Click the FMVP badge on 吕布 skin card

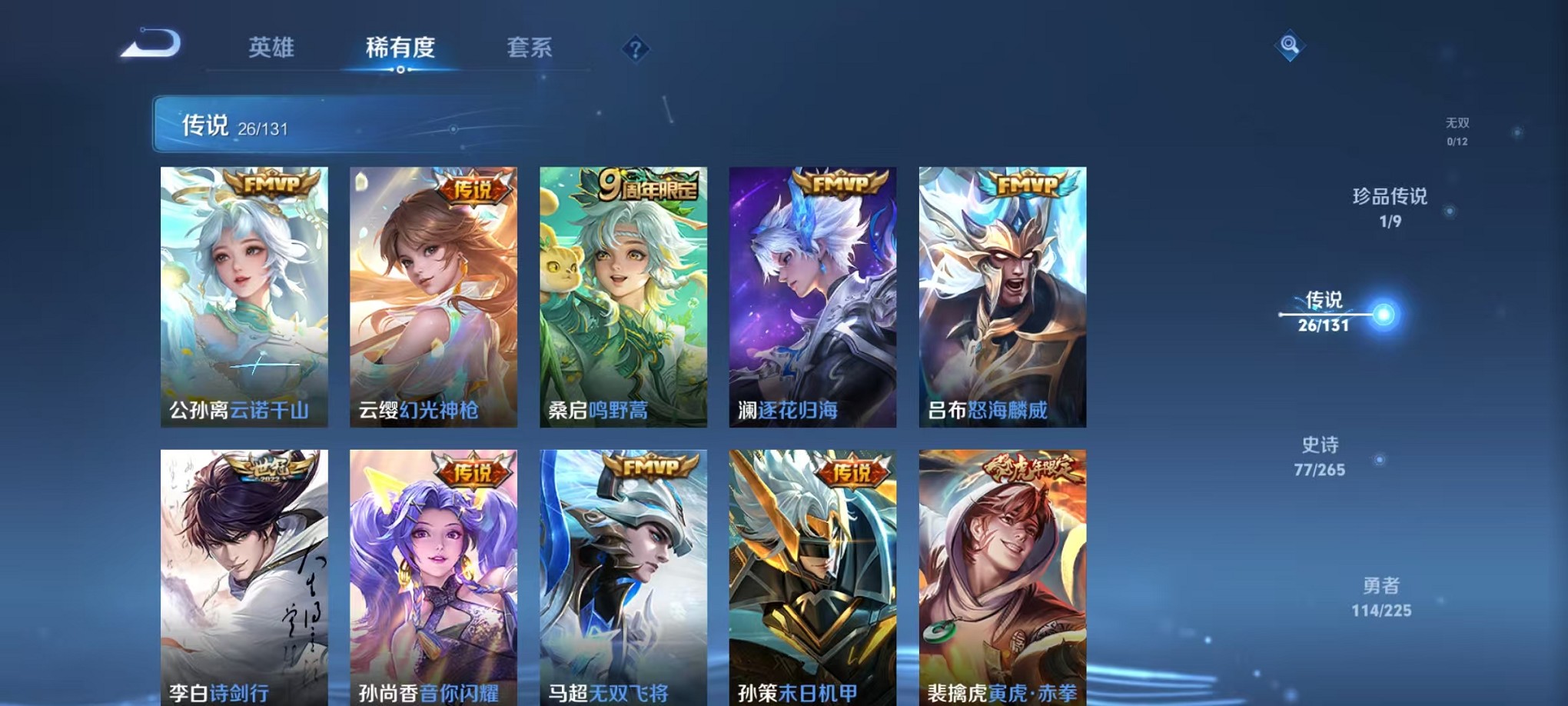tap(1025, 185)
